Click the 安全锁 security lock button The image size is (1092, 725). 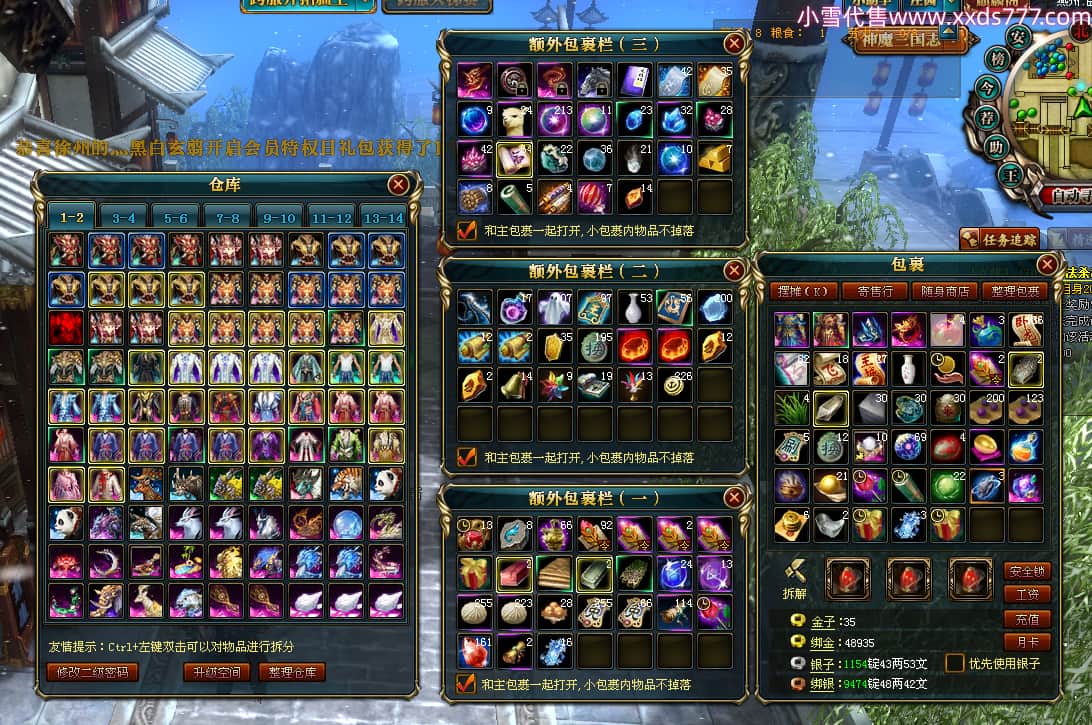[1027, 571]
